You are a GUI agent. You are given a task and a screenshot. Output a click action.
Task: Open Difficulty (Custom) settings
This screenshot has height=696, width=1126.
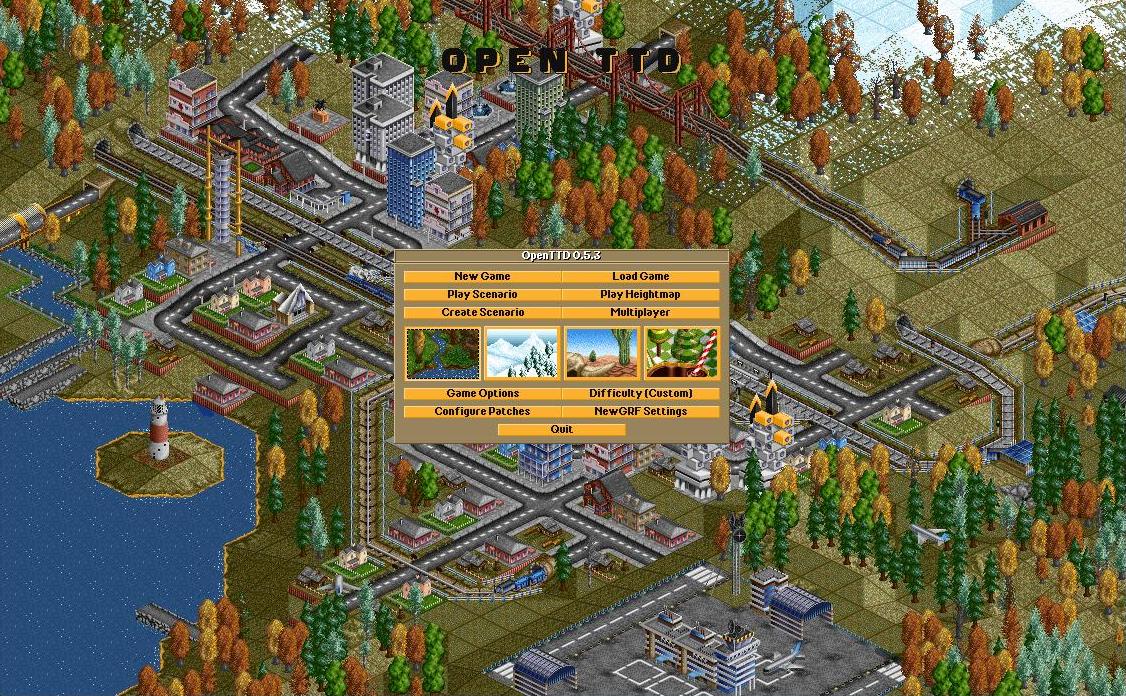pos(640,394)
